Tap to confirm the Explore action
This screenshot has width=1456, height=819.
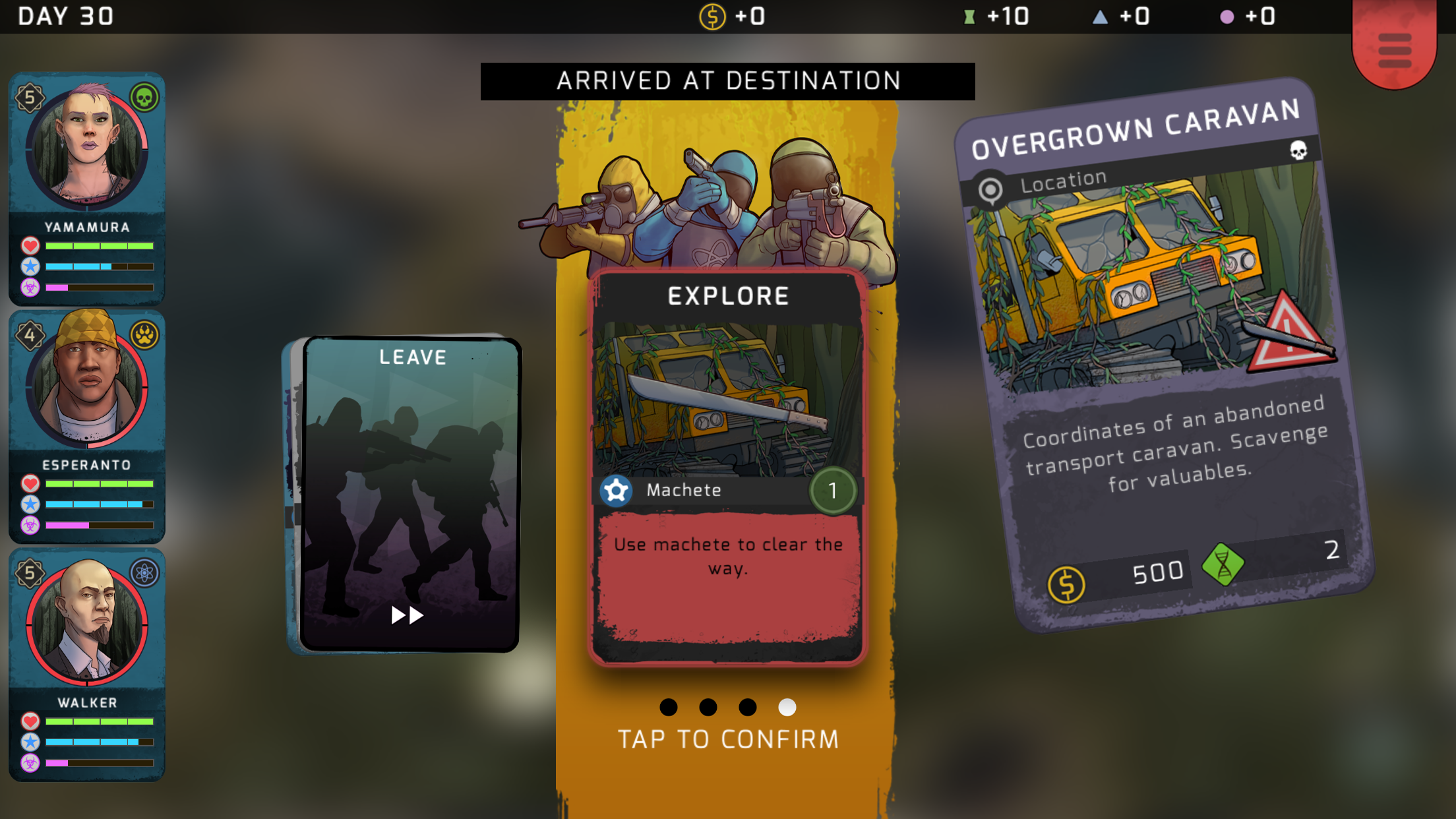727,739
